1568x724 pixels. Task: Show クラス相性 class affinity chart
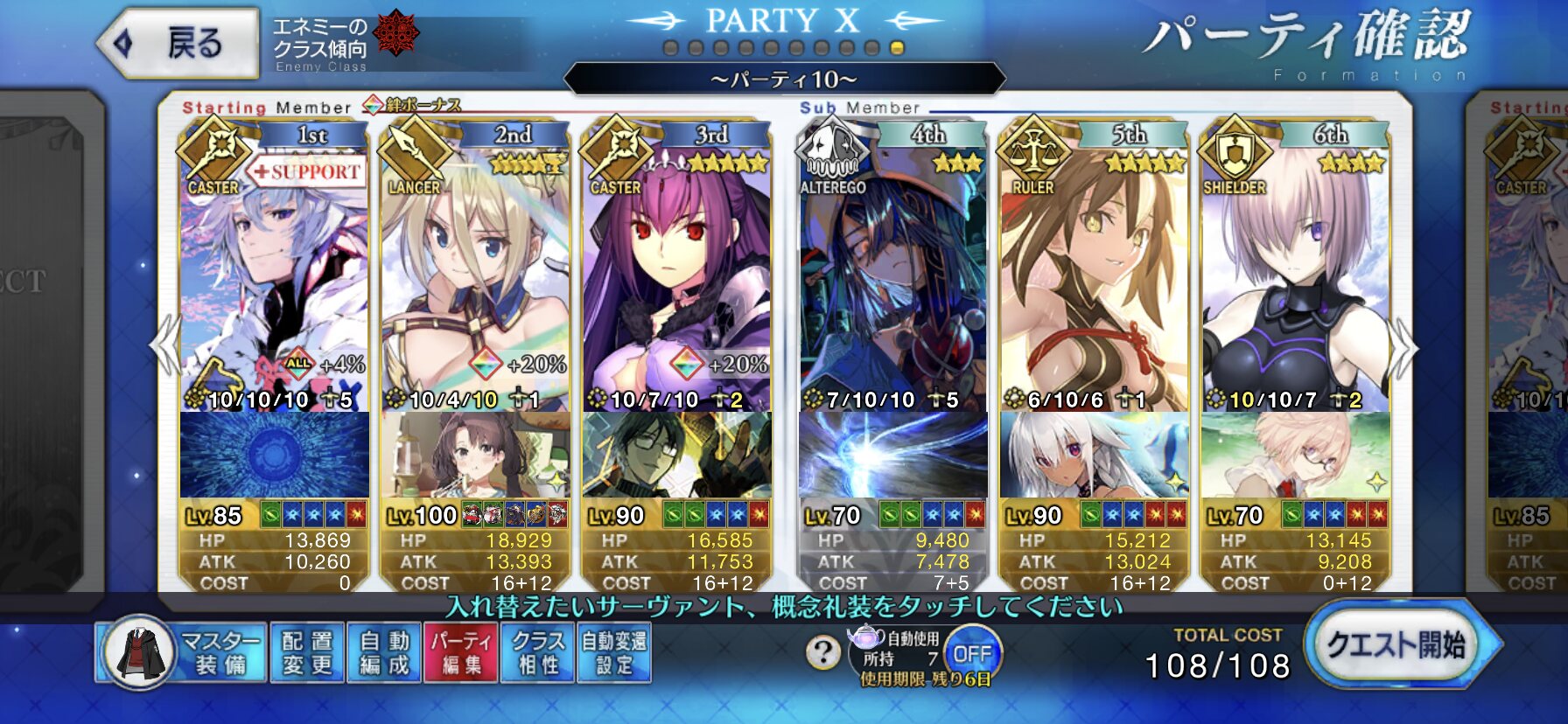(x=537, y=653)
